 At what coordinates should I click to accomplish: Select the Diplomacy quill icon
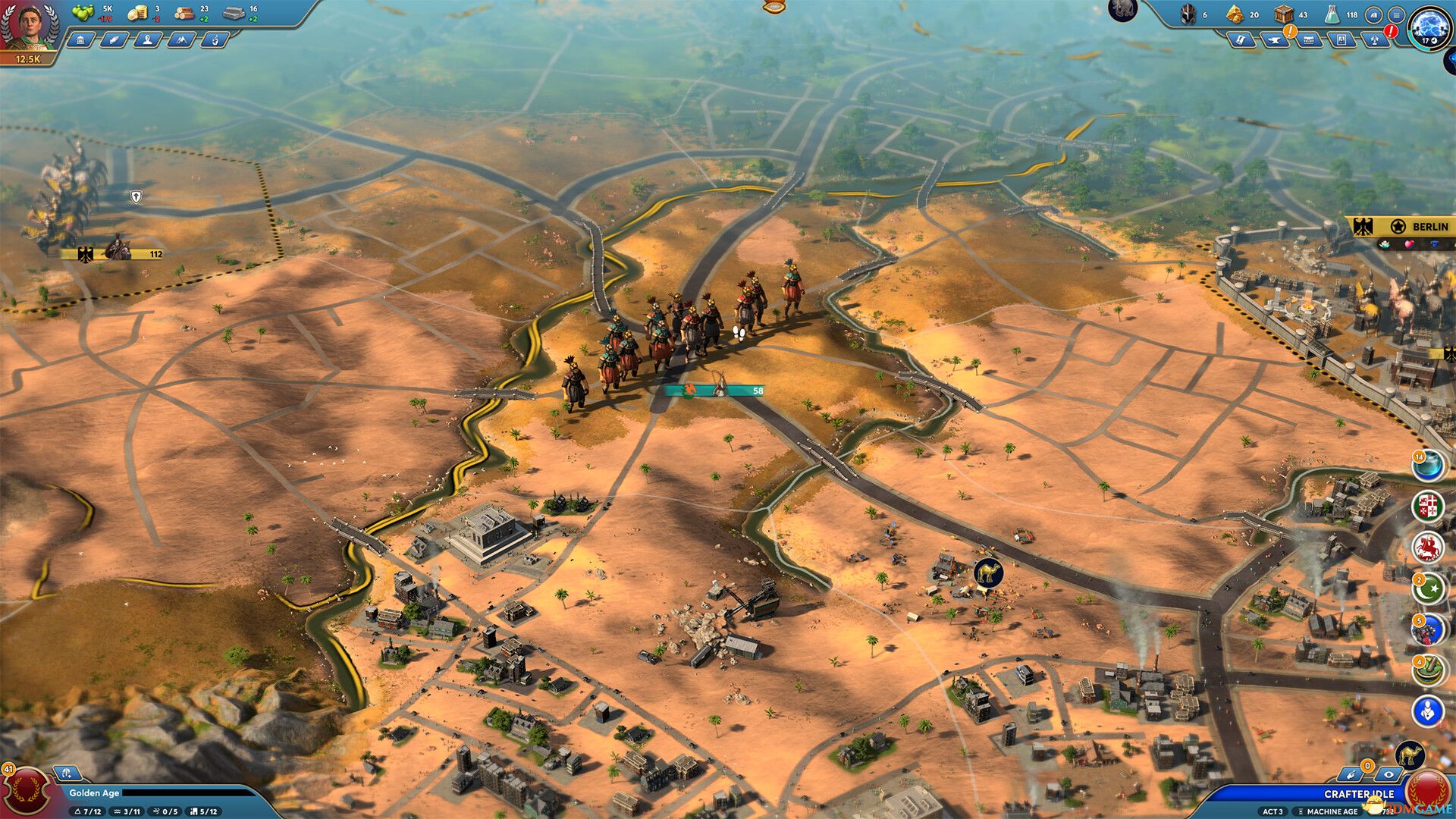pos(114,42)
